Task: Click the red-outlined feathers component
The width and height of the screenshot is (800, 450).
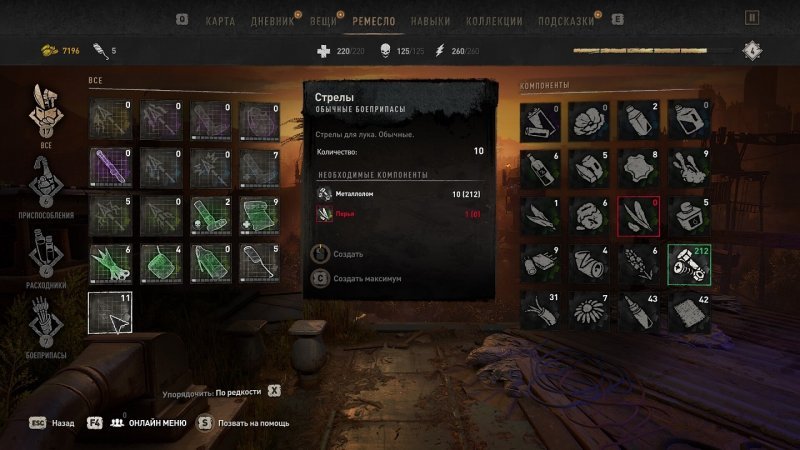Action: pyautogui.click(x=640, y=214)
